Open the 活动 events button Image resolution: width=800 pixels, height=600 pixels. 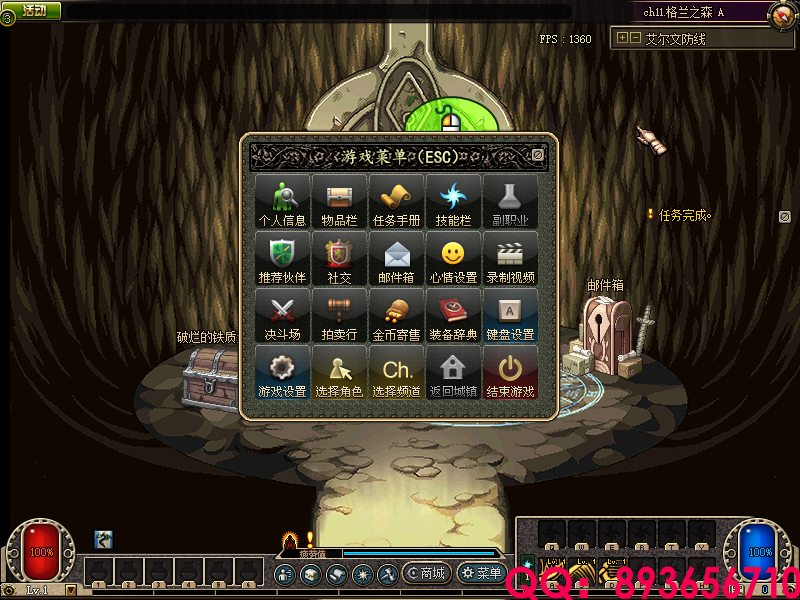(33, 10)
